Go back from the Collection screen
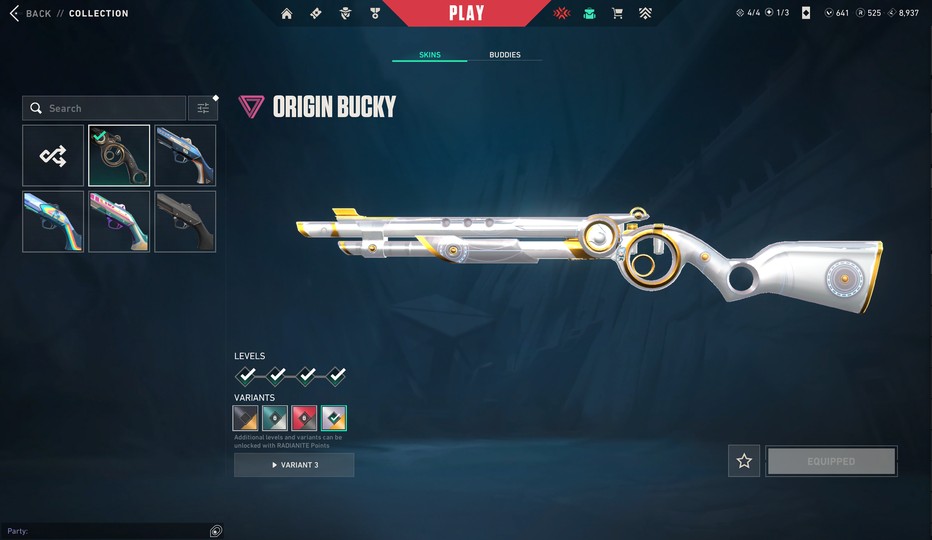This screenshot has height=540, width=932. pos(30,14)
